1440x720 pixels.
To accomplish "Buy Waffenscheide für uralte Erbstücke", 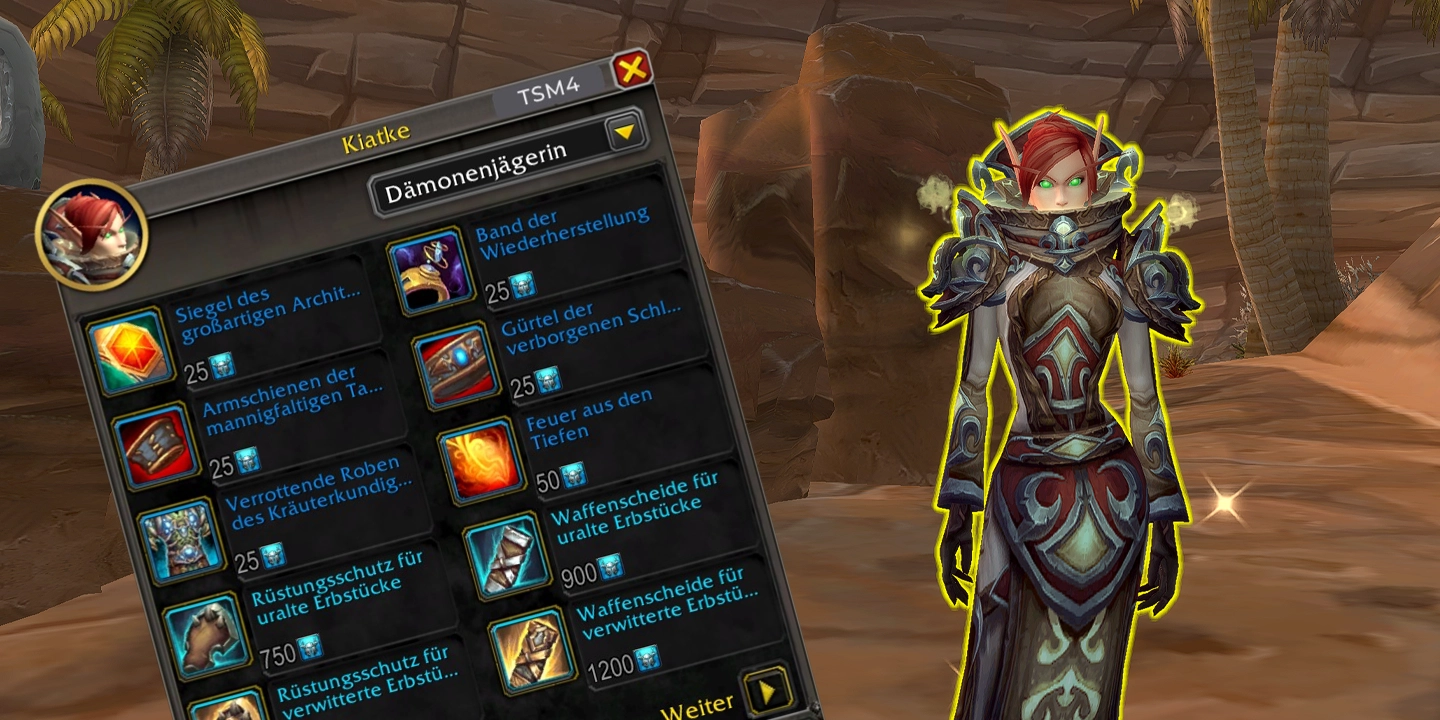I will [x=508, y=555].
